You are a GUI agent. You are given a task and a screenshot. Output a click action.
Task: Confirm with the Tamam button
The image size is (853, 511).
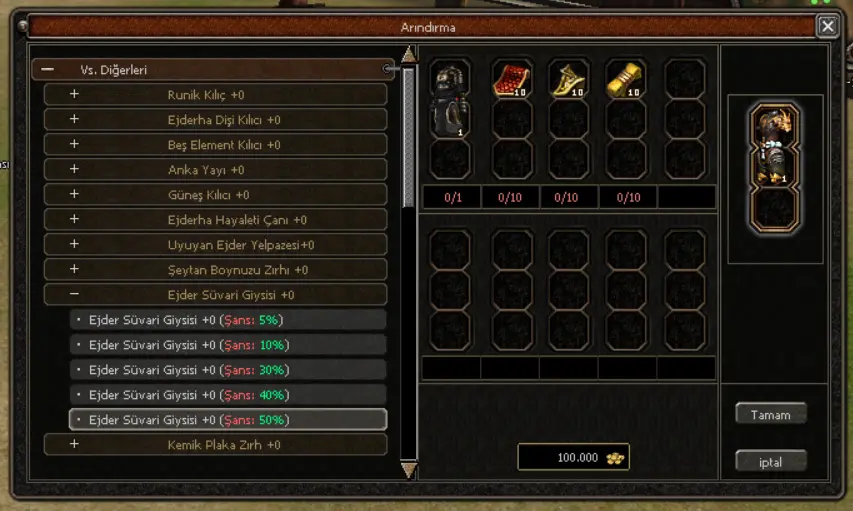[770, 414]
